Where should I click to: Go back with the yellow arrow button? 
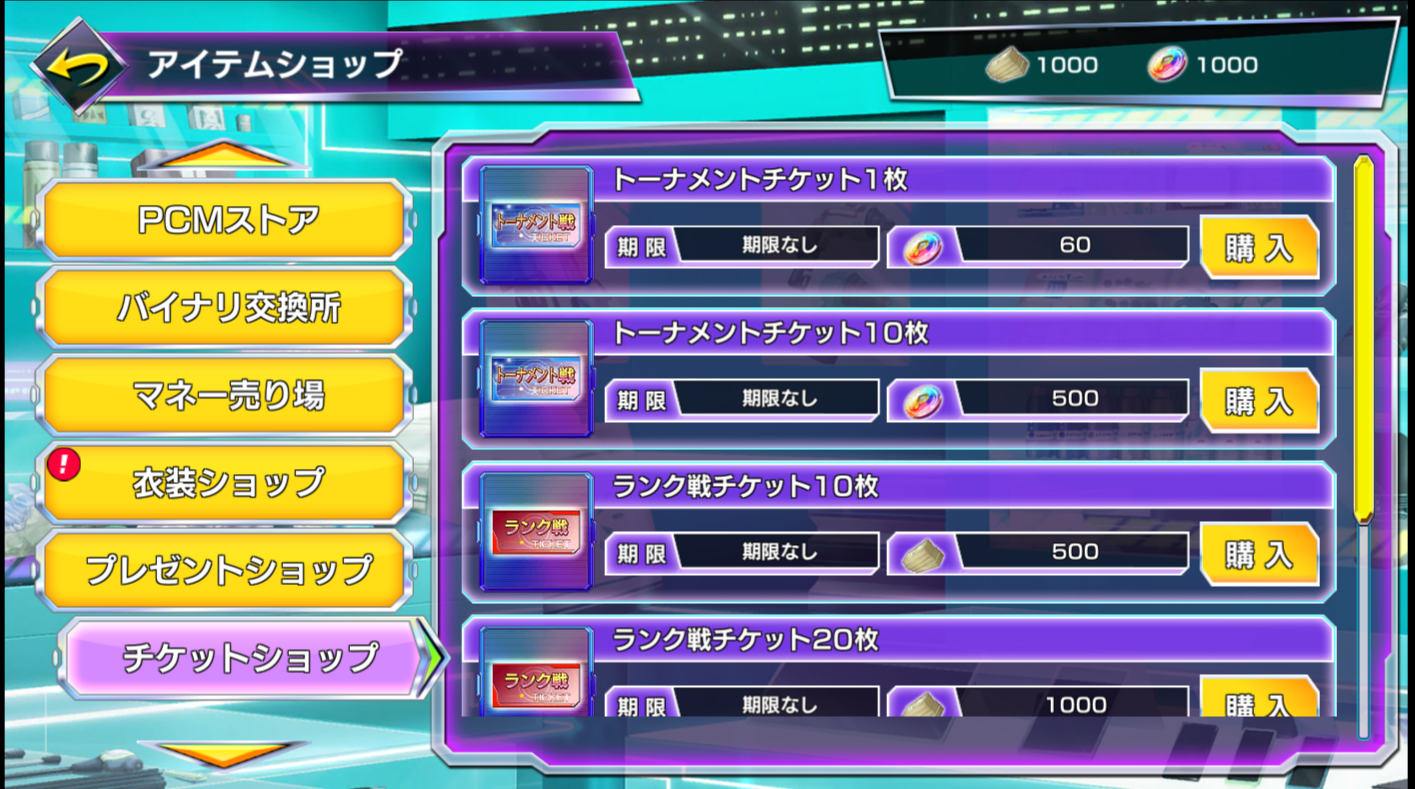(x=78, y=66)
